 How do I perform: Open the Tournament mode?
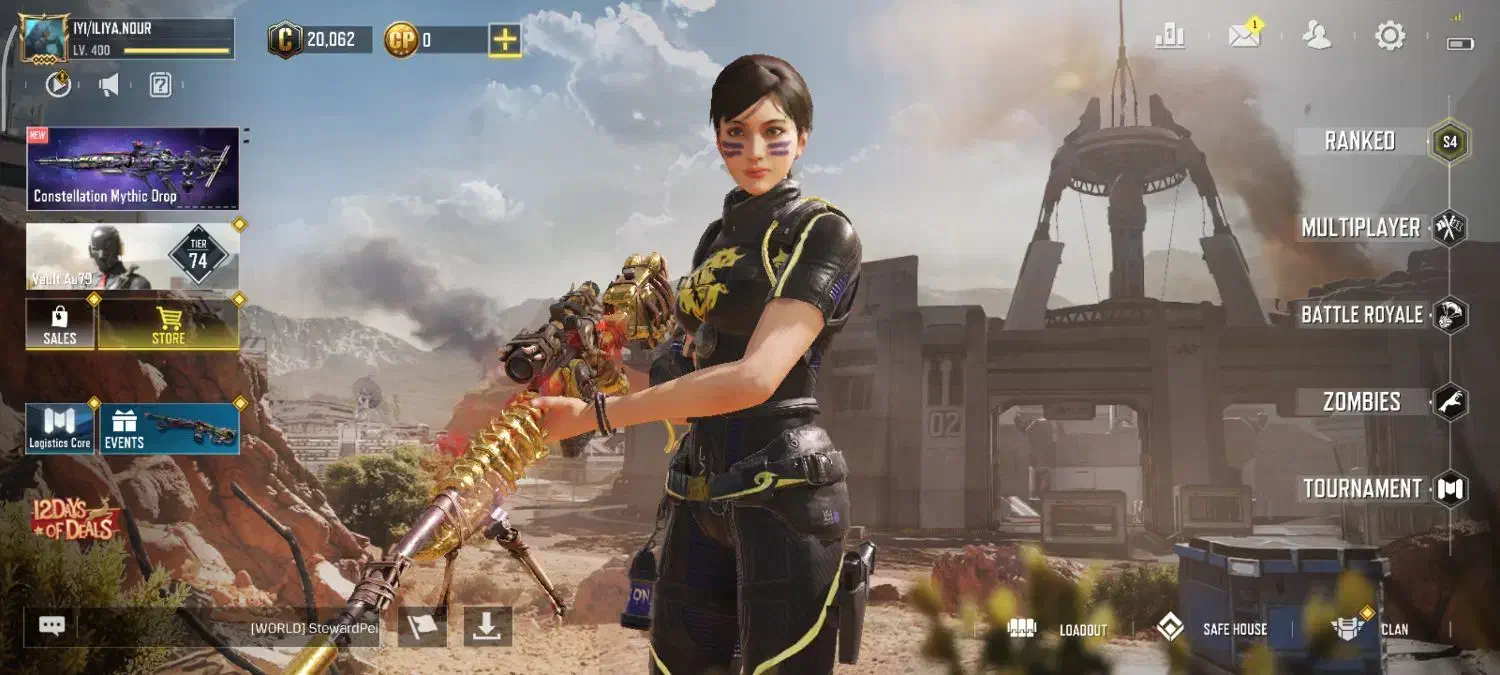pos(1363,489)
